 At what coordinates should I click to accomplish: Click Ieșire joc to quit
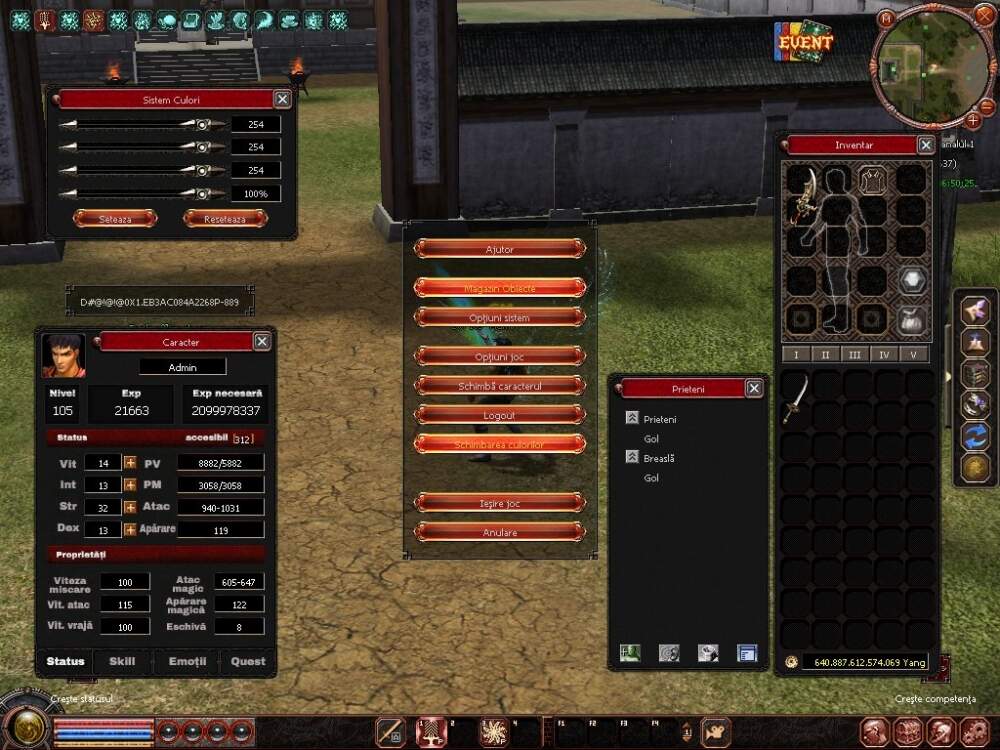[x=499, y=503]
